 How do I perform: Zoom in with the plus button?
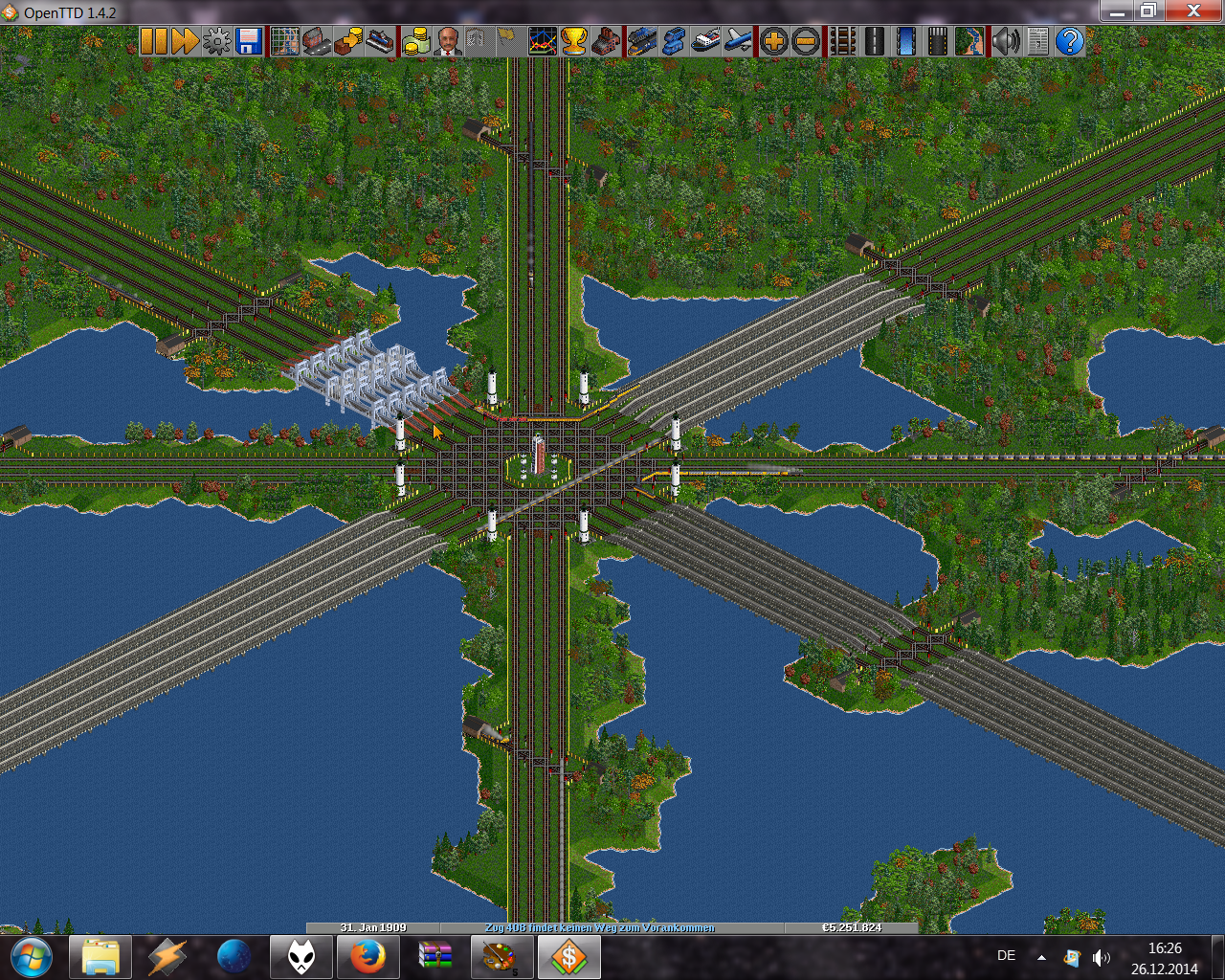[773, 41]
